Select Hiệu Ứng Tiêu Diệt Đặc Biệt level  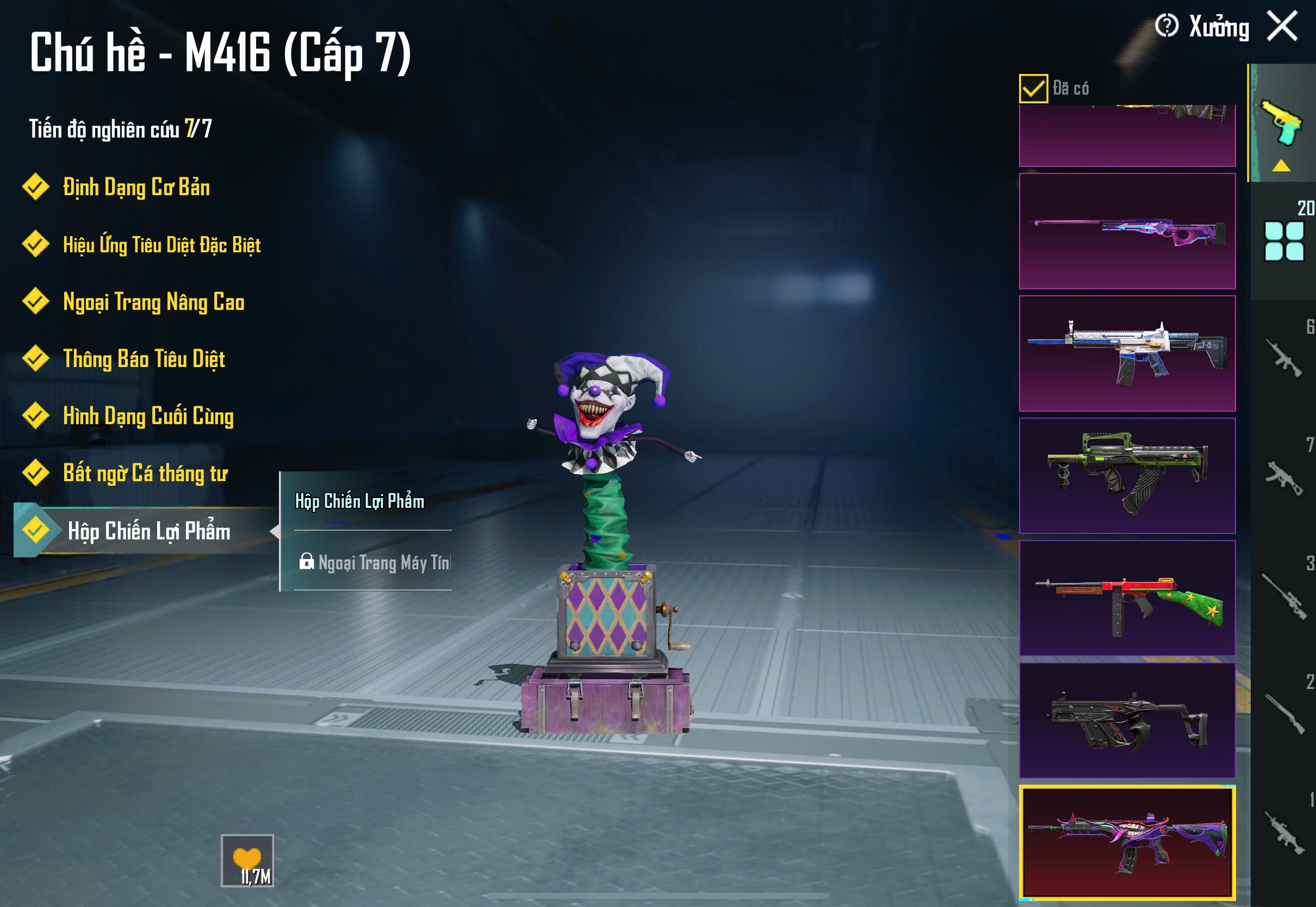(x=162, y=245)
